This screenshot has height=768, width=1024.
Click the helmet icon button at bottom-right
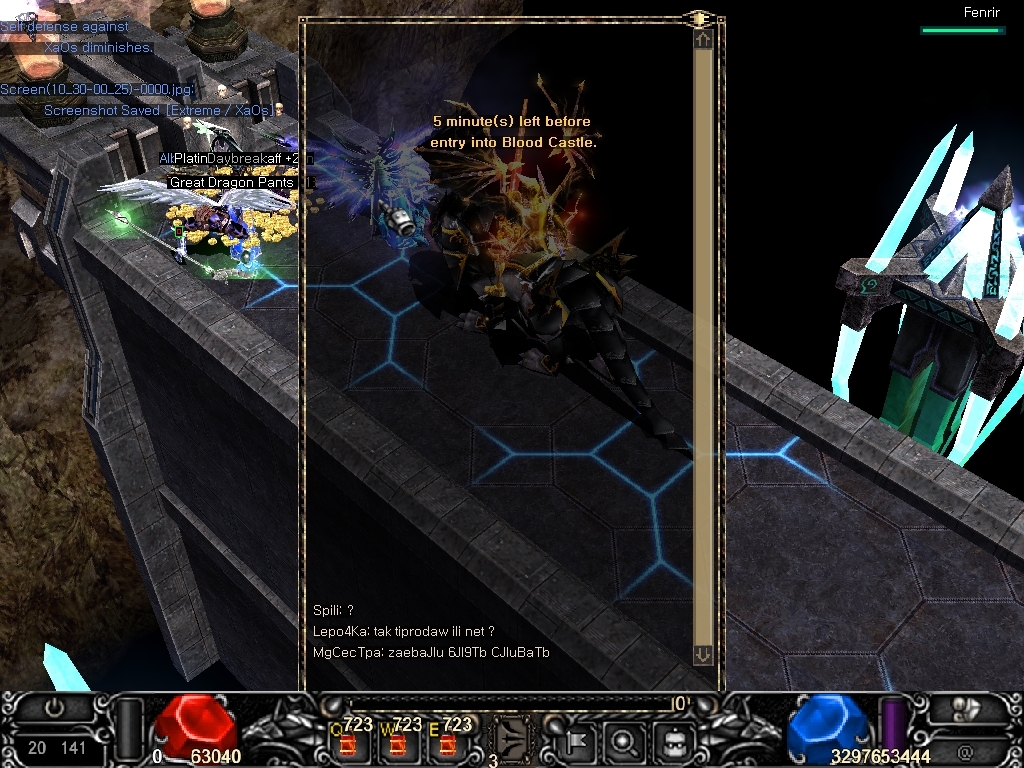click(966, 709)
